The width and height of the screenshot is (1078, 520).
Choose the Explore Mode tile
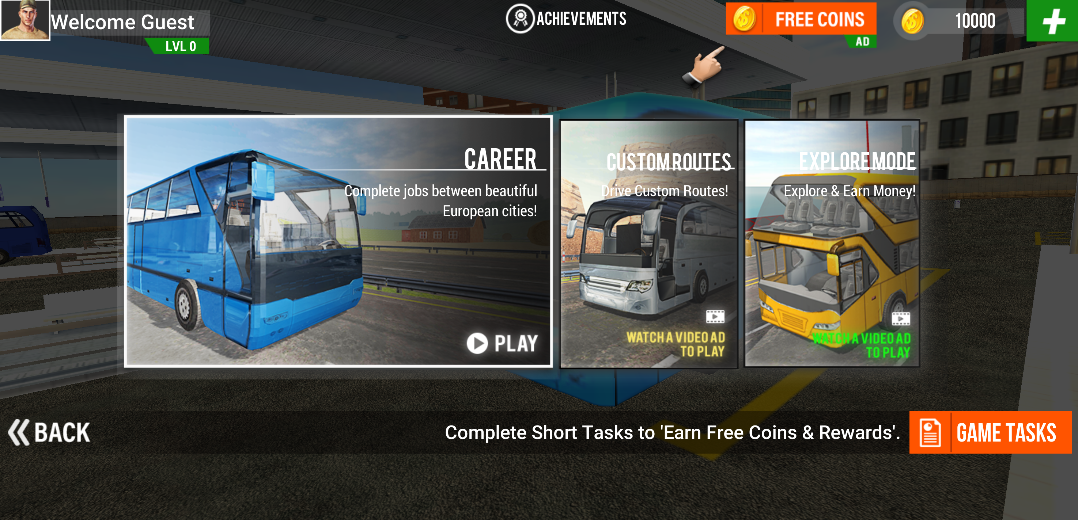point(832,243)
